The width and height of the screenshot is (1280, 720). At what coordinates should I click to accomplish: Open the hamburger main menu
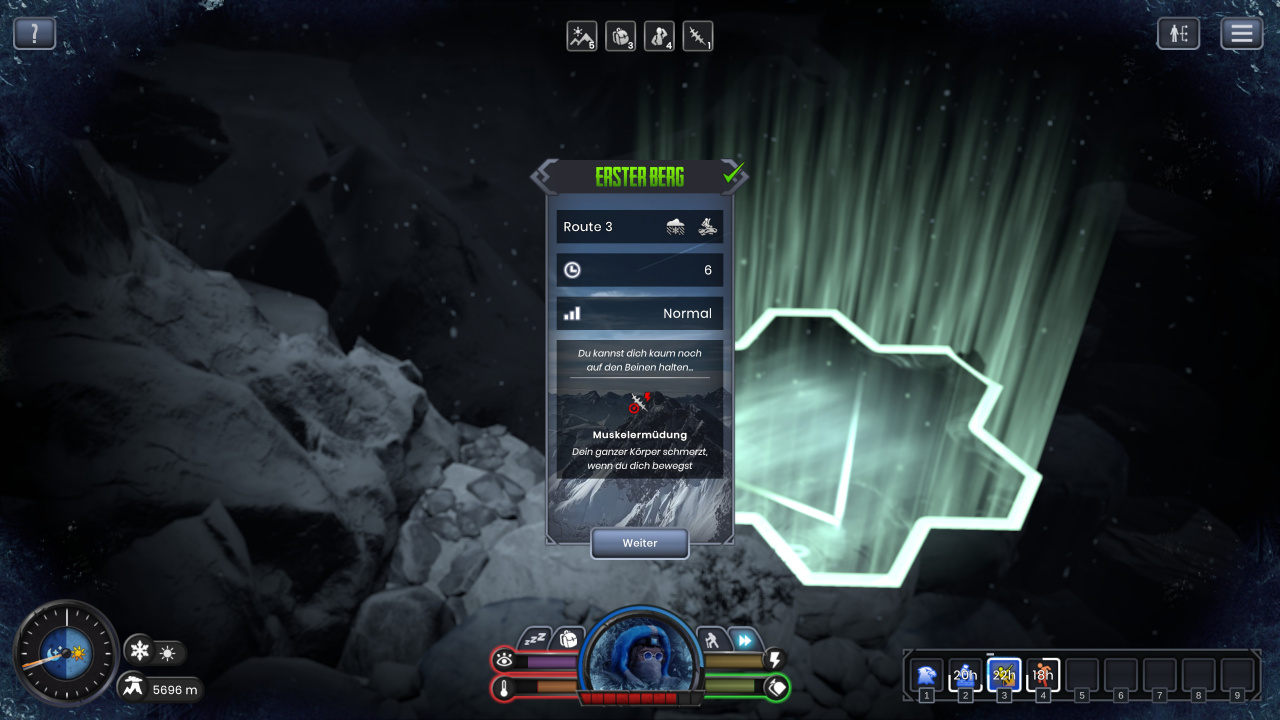1242,34
